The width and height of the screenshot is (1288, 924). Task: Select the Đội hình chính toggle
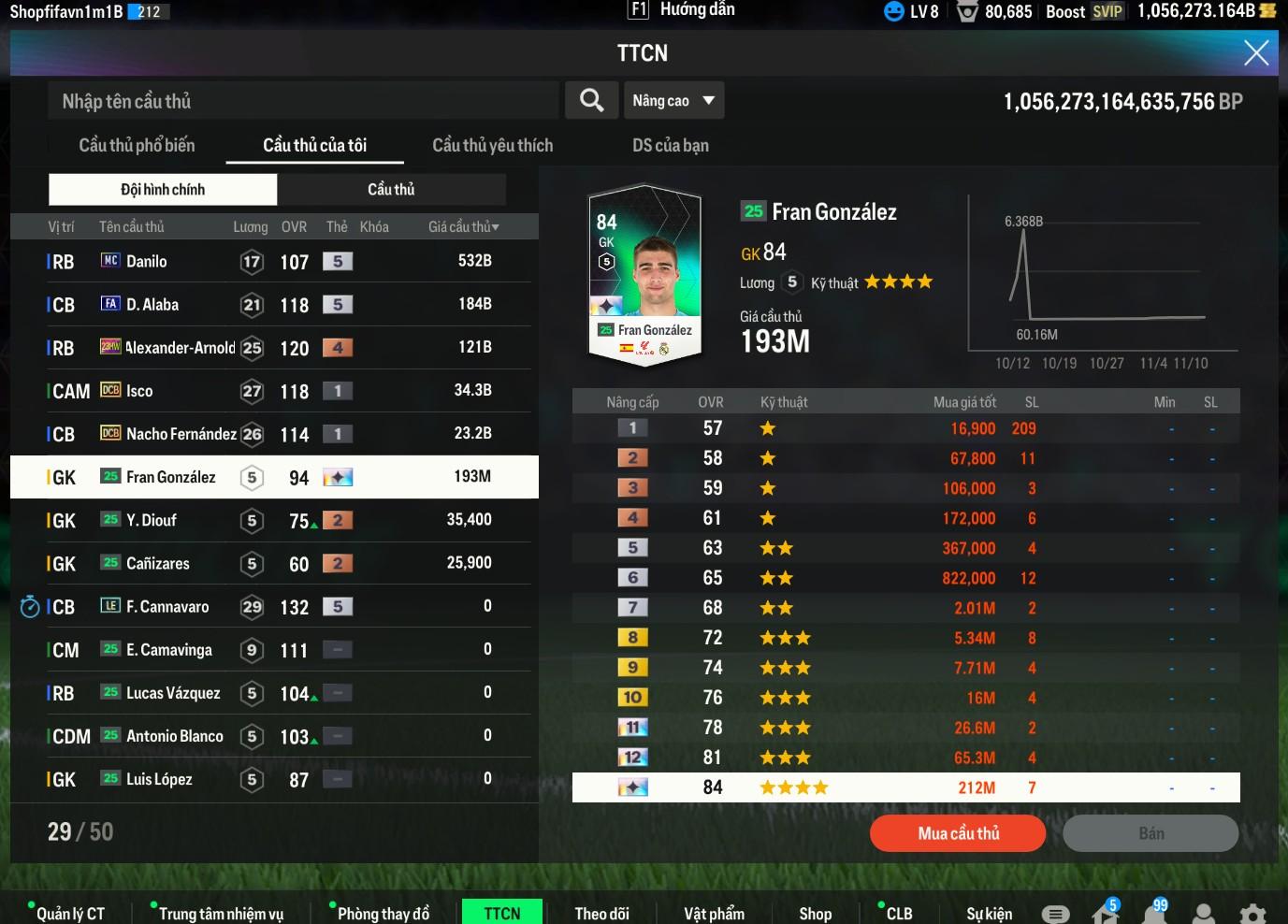pos(163,189)
